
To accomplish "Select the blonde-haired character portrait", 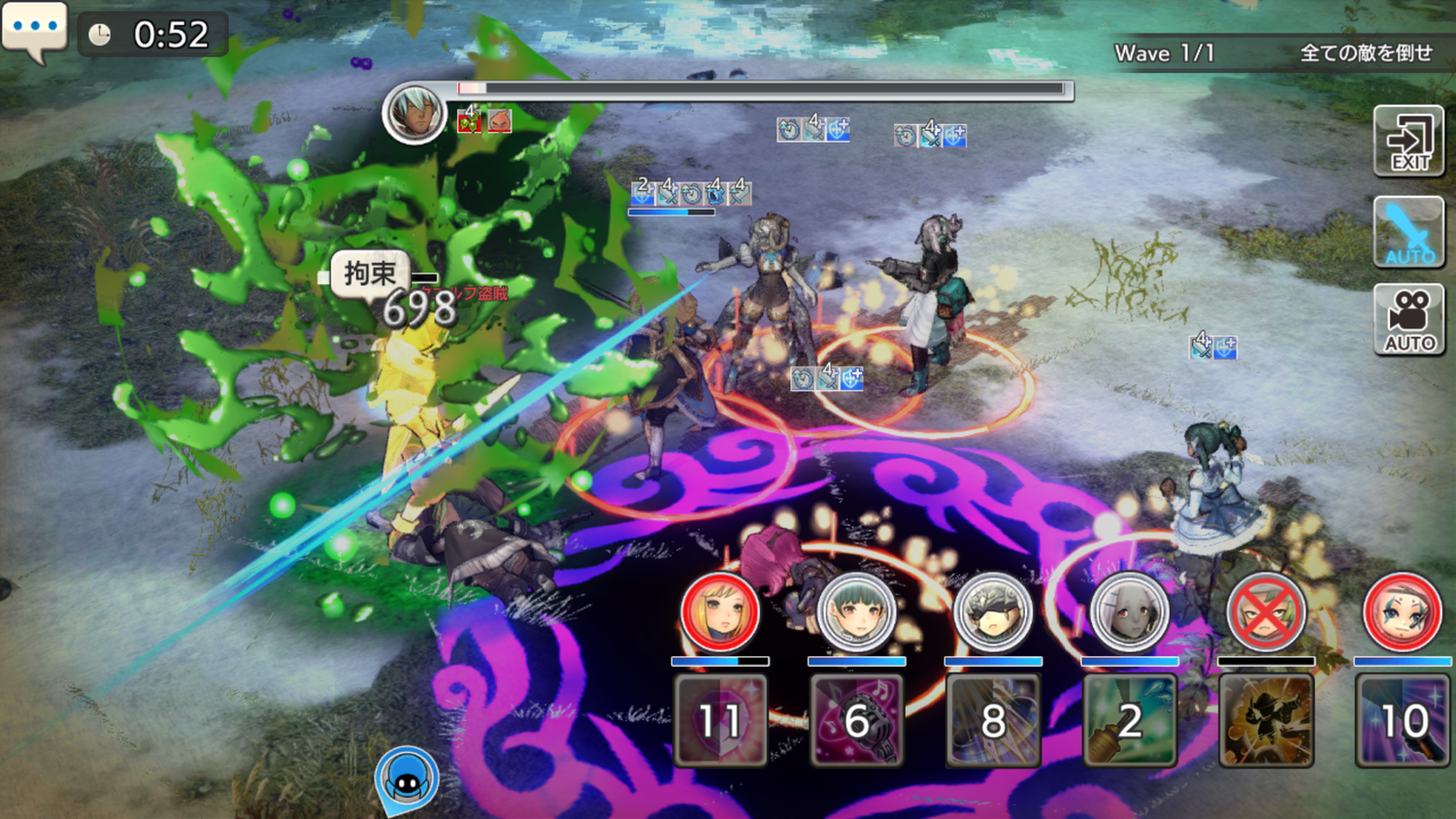I will (x=719, y=612).
